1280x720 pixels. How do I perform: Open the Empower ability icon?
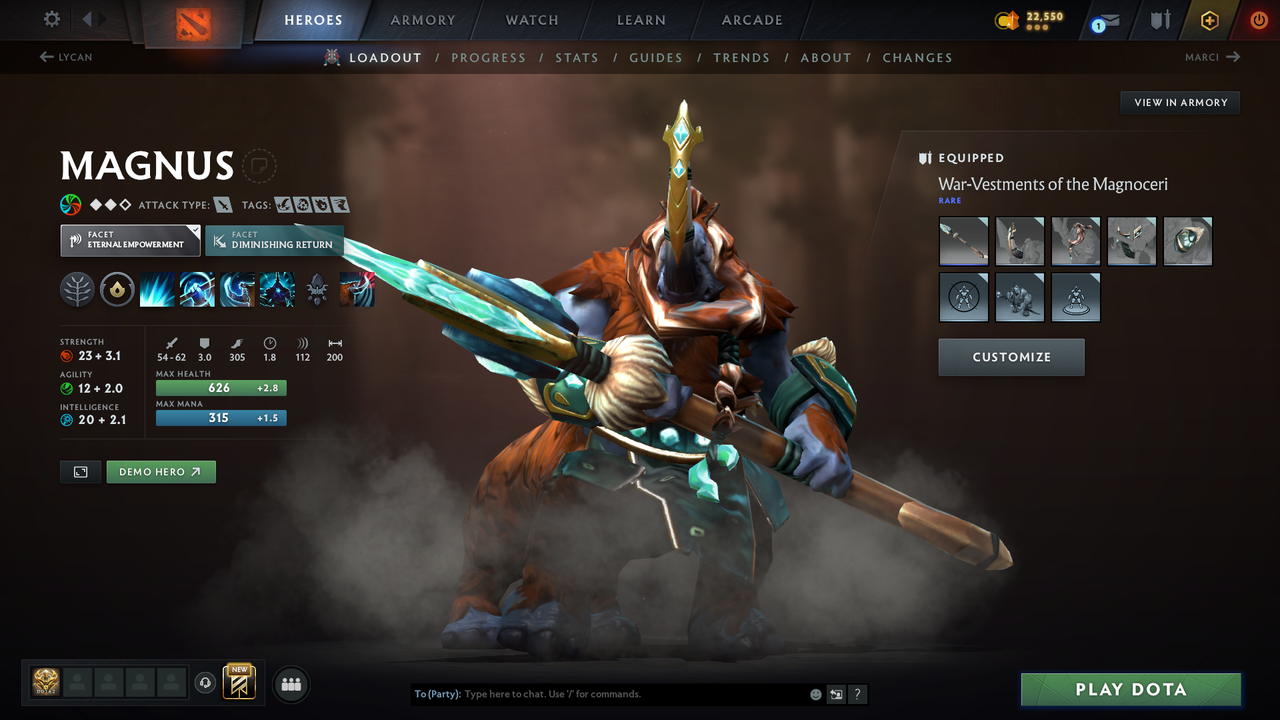click(198, 289)
